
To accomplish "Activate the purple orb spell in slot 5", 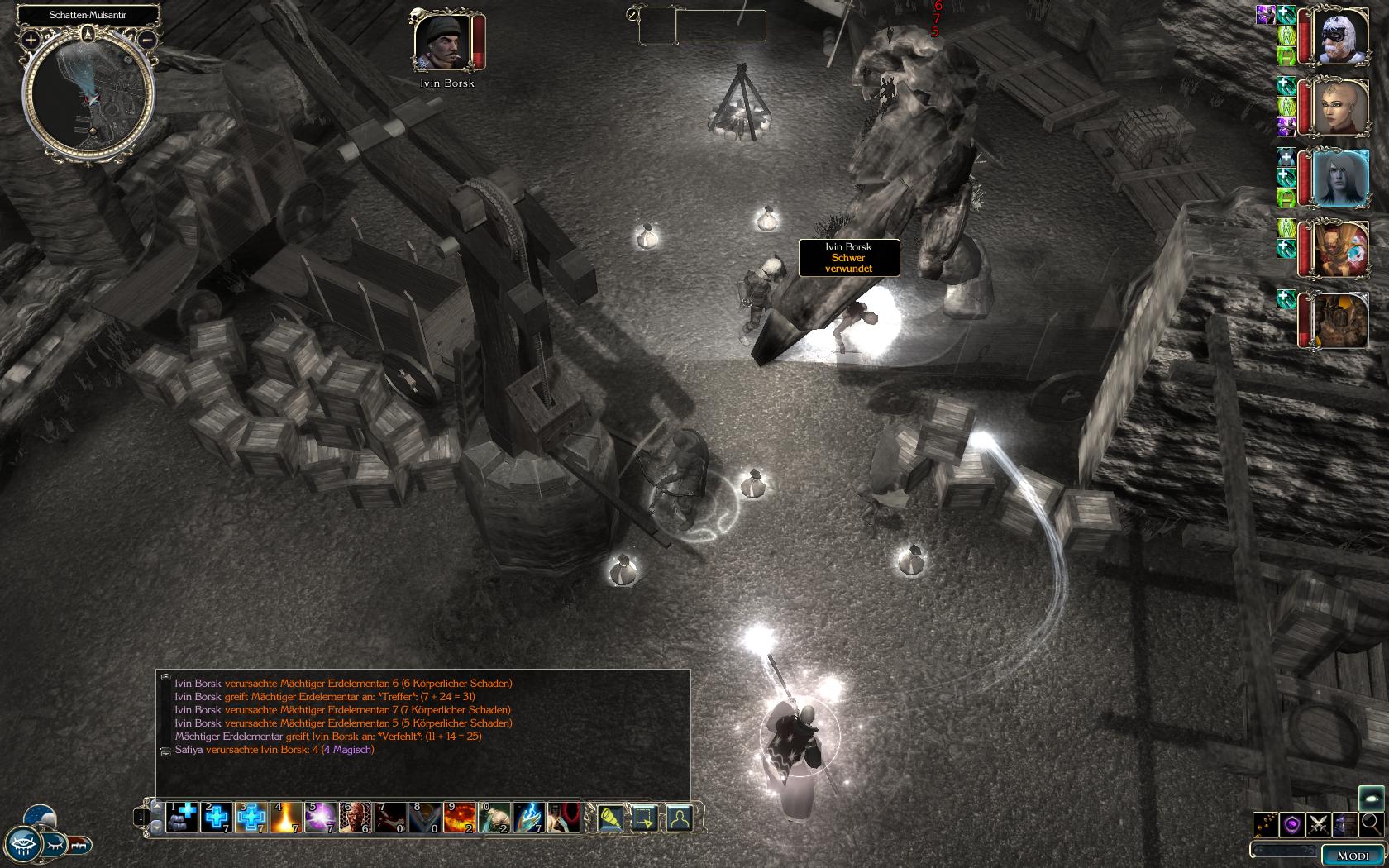I will [321, 817].
